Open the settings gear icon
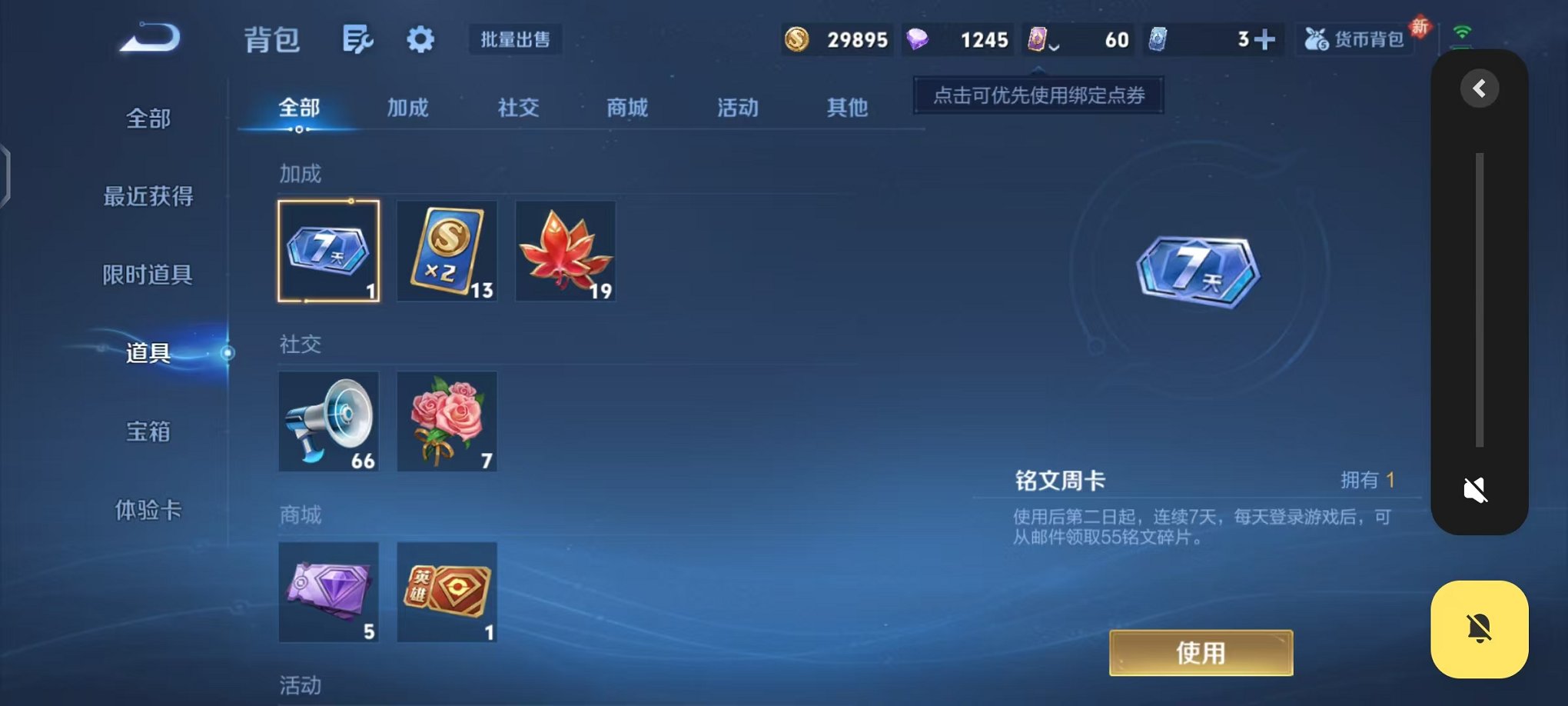1568x706 pixels. click(420, 39)
